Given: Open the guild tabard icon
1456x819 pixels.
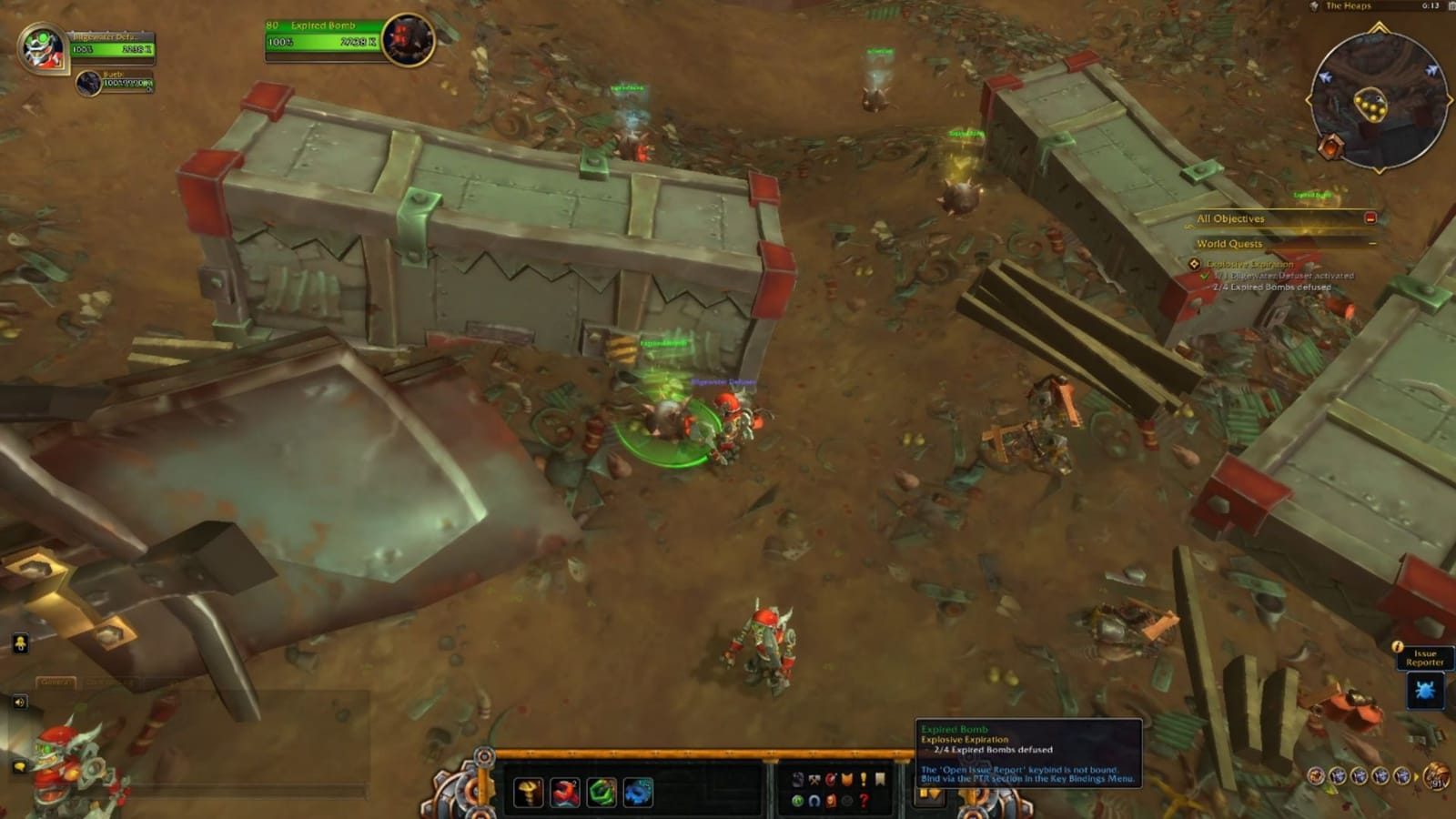Looking at the screenshot, I should pyautogui.click(x=846, y=779).
